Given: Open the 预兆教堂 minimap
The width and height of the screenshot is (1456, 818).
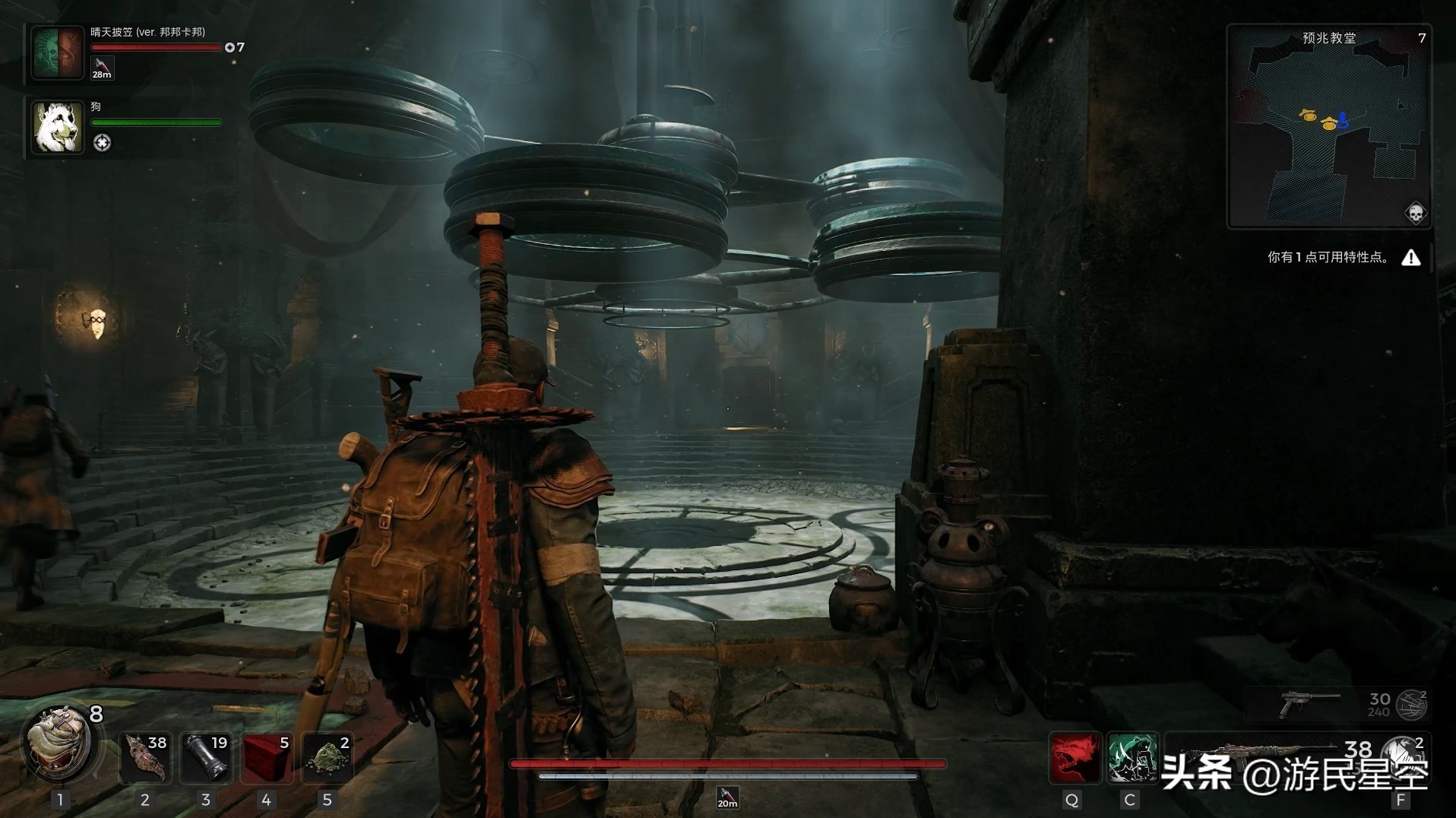Looking at the screenshot, I should pos(1328,127).
